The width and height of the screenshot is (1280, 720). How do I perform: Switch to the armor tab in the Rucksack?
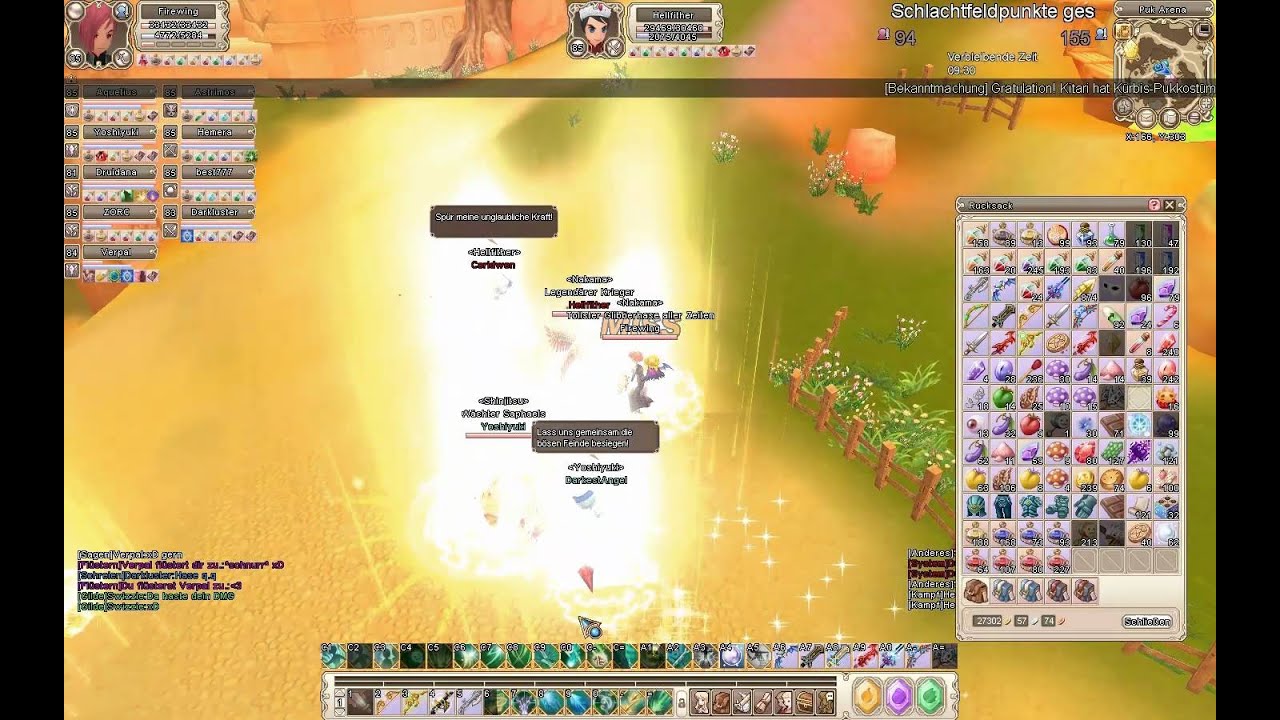(x=1002, y=591)
